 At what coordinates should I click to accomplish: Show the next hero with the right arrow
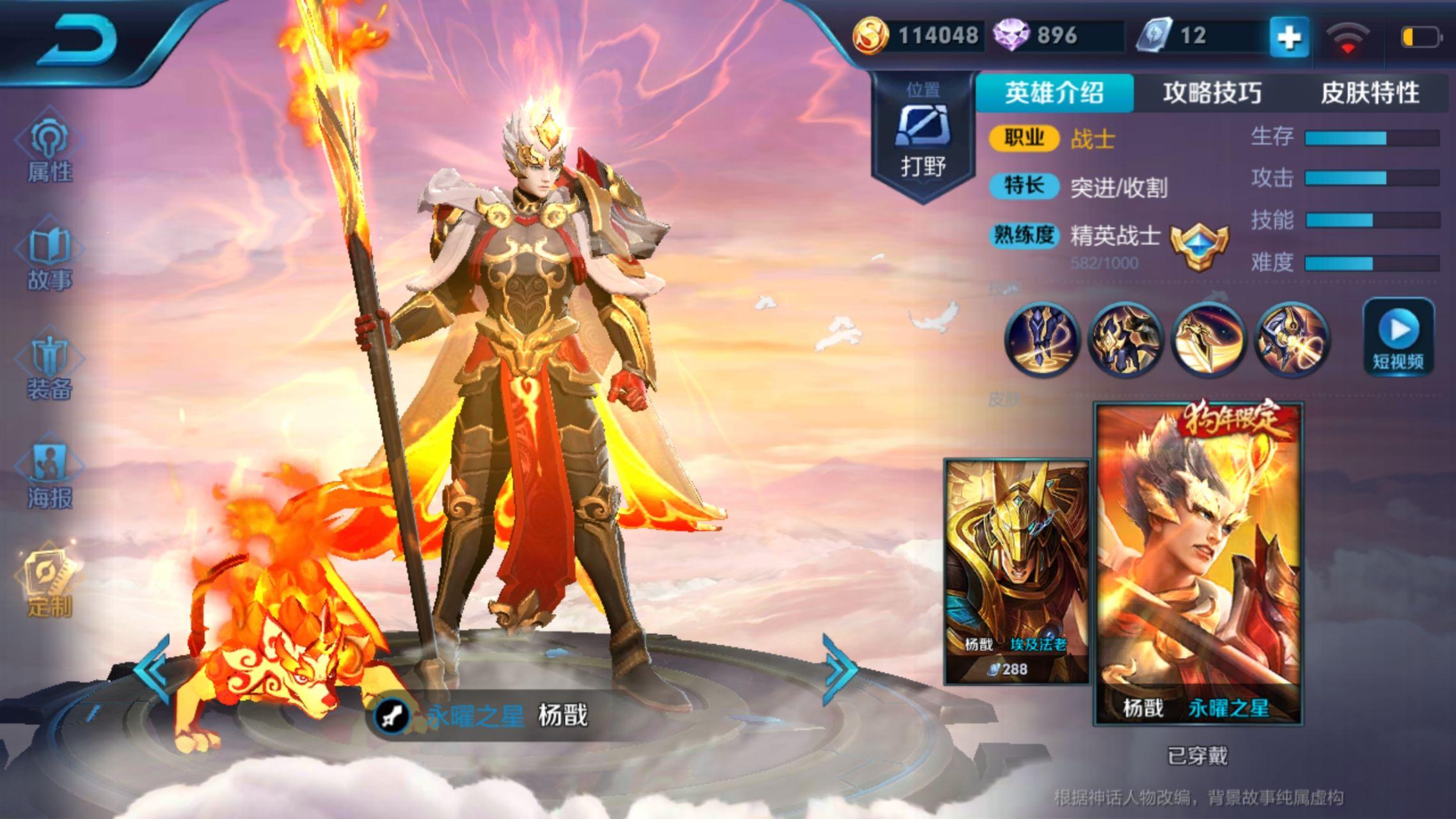pyautogui.click(x=839, y=669)
